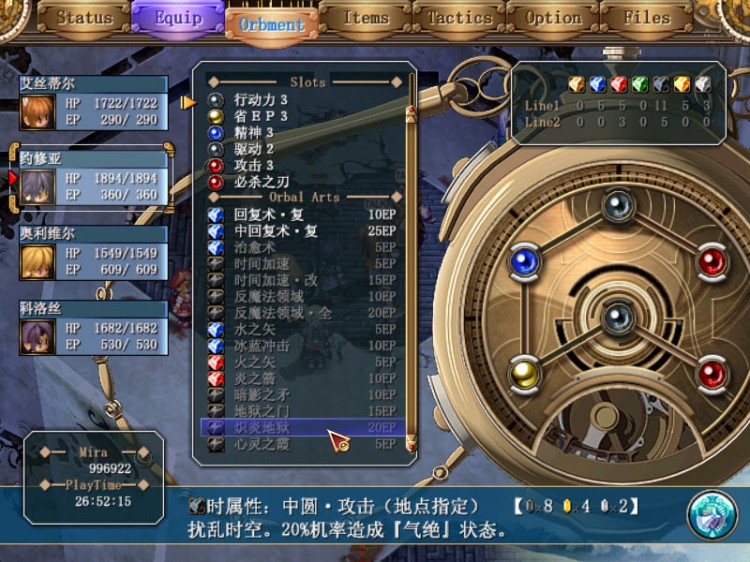Open the Option tab
750x562 pixels.
[553, 18]
